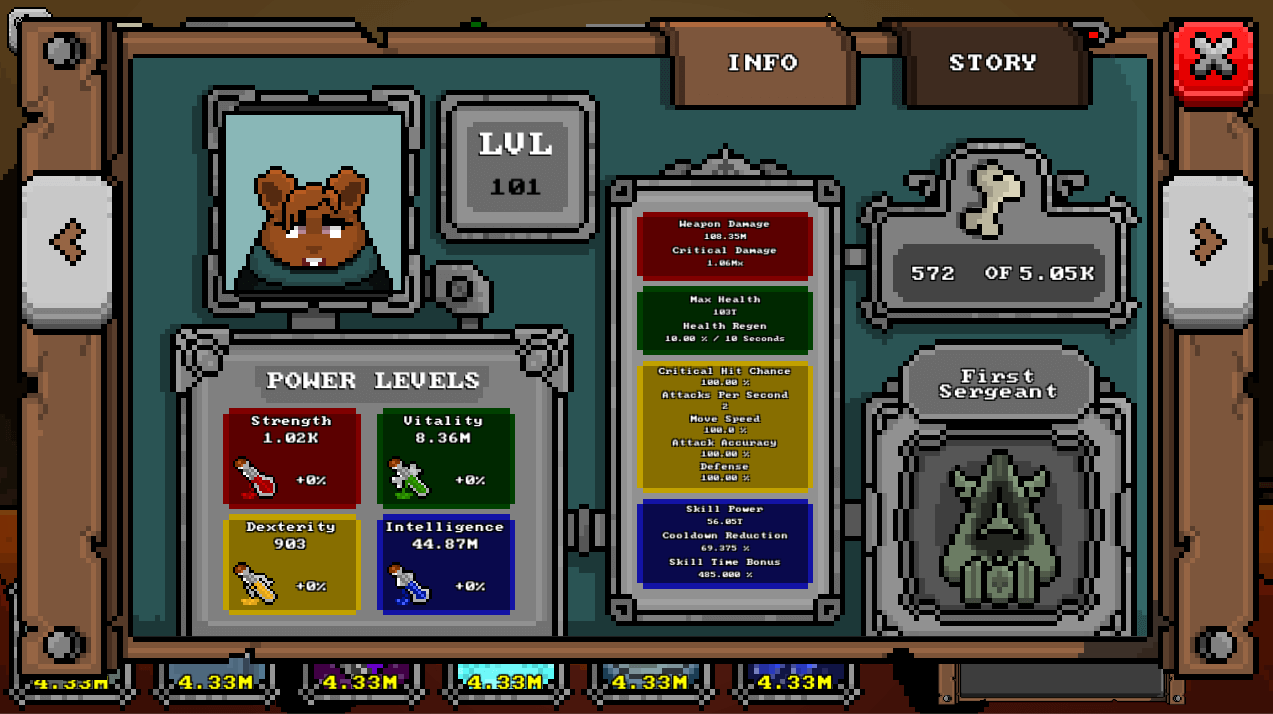Viewport: 1273px width, 714px height.
Task: Select the Strength power level tile
Action: [291, 457]
